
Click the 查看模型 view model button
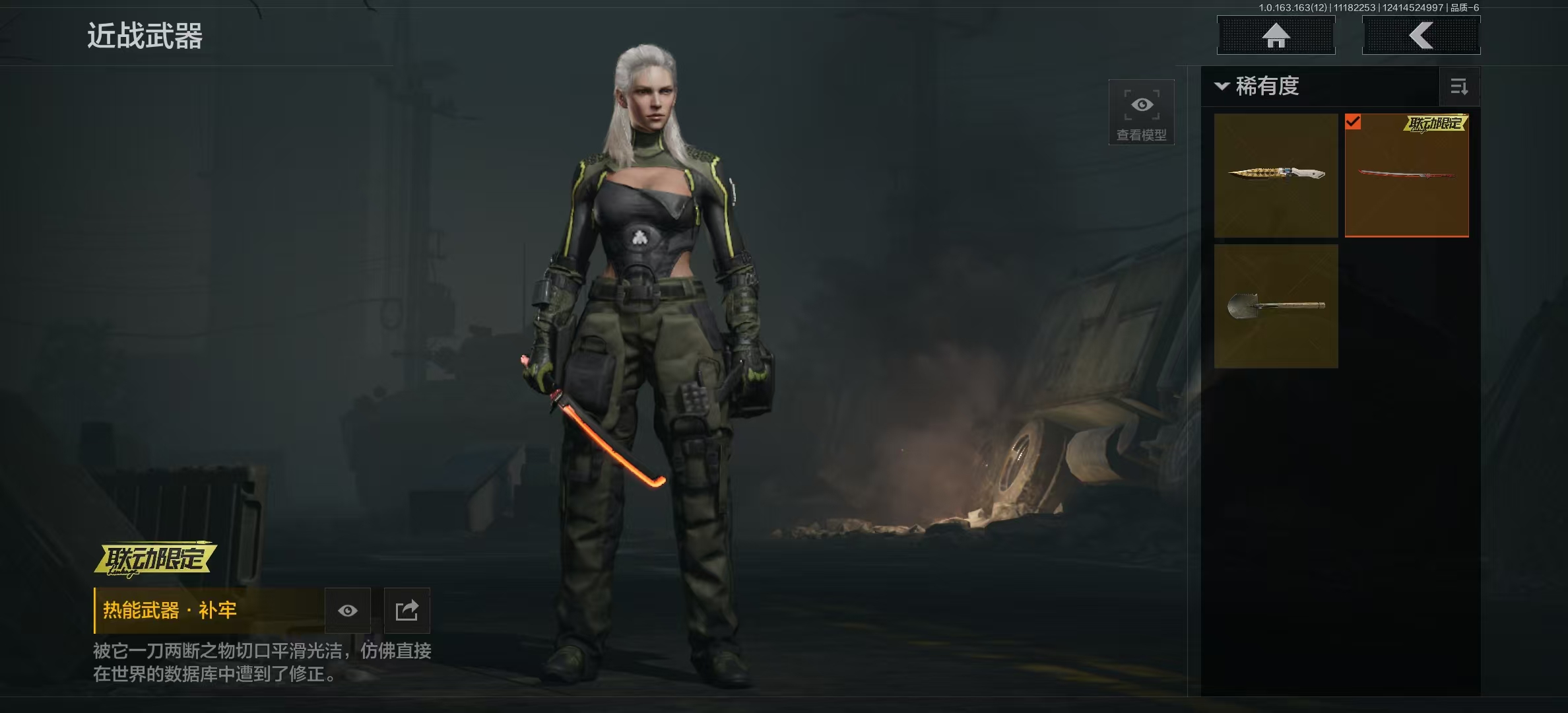point(1141,112)
